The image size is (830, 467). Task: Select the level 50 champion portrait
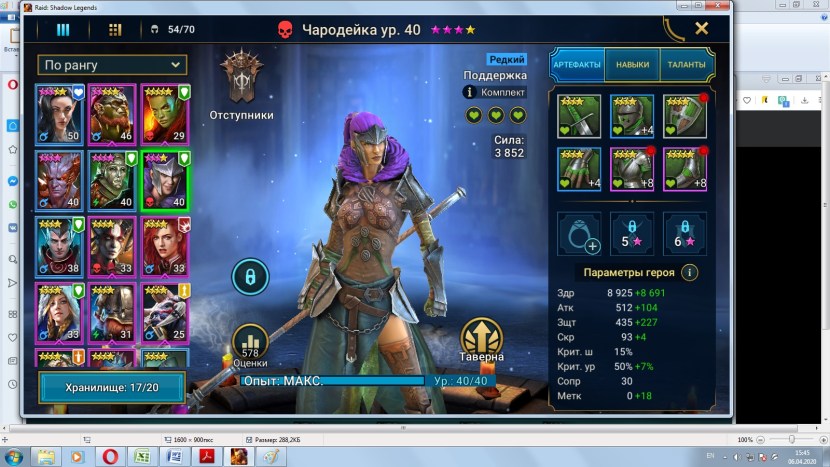(x=59, y=113)
